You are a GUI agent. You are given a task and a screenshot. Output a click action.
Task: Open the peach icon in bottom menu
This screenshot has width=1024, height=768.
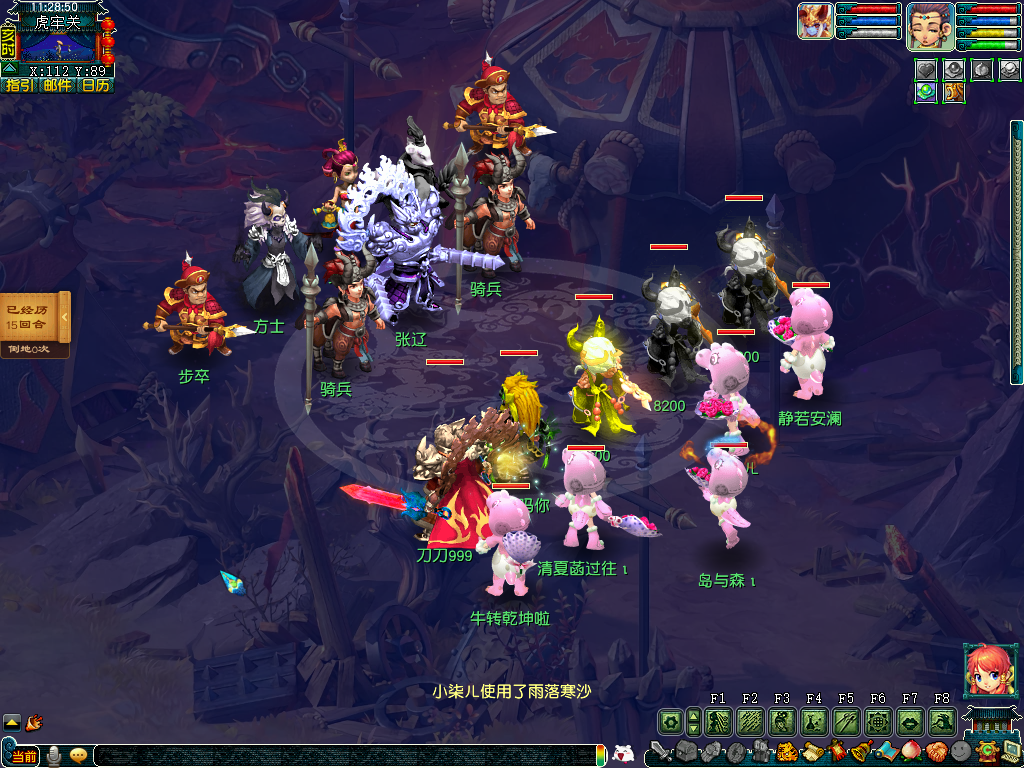coord(910,750)
